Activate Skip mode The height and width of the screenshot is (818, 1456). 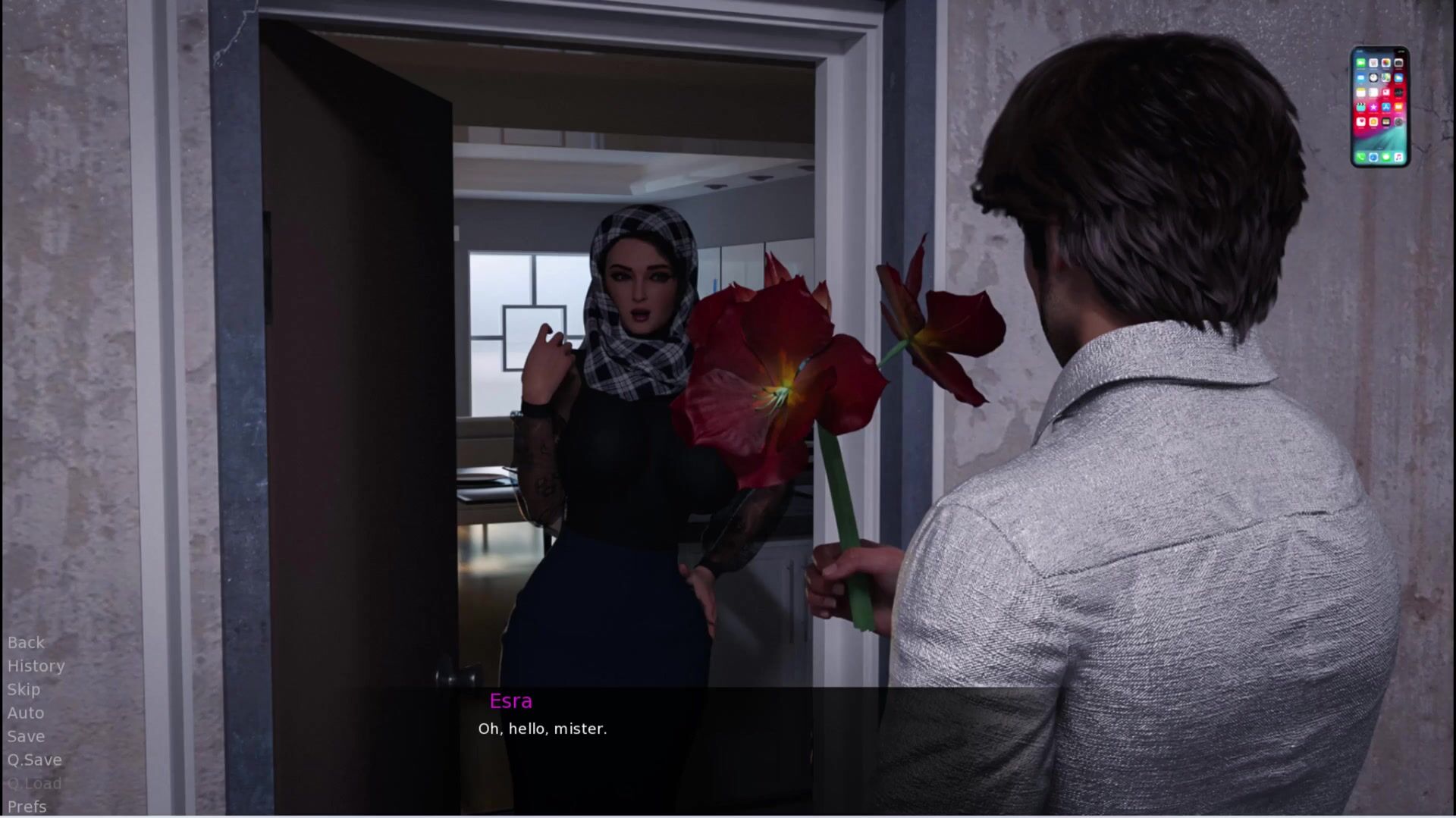coord(24,689)
